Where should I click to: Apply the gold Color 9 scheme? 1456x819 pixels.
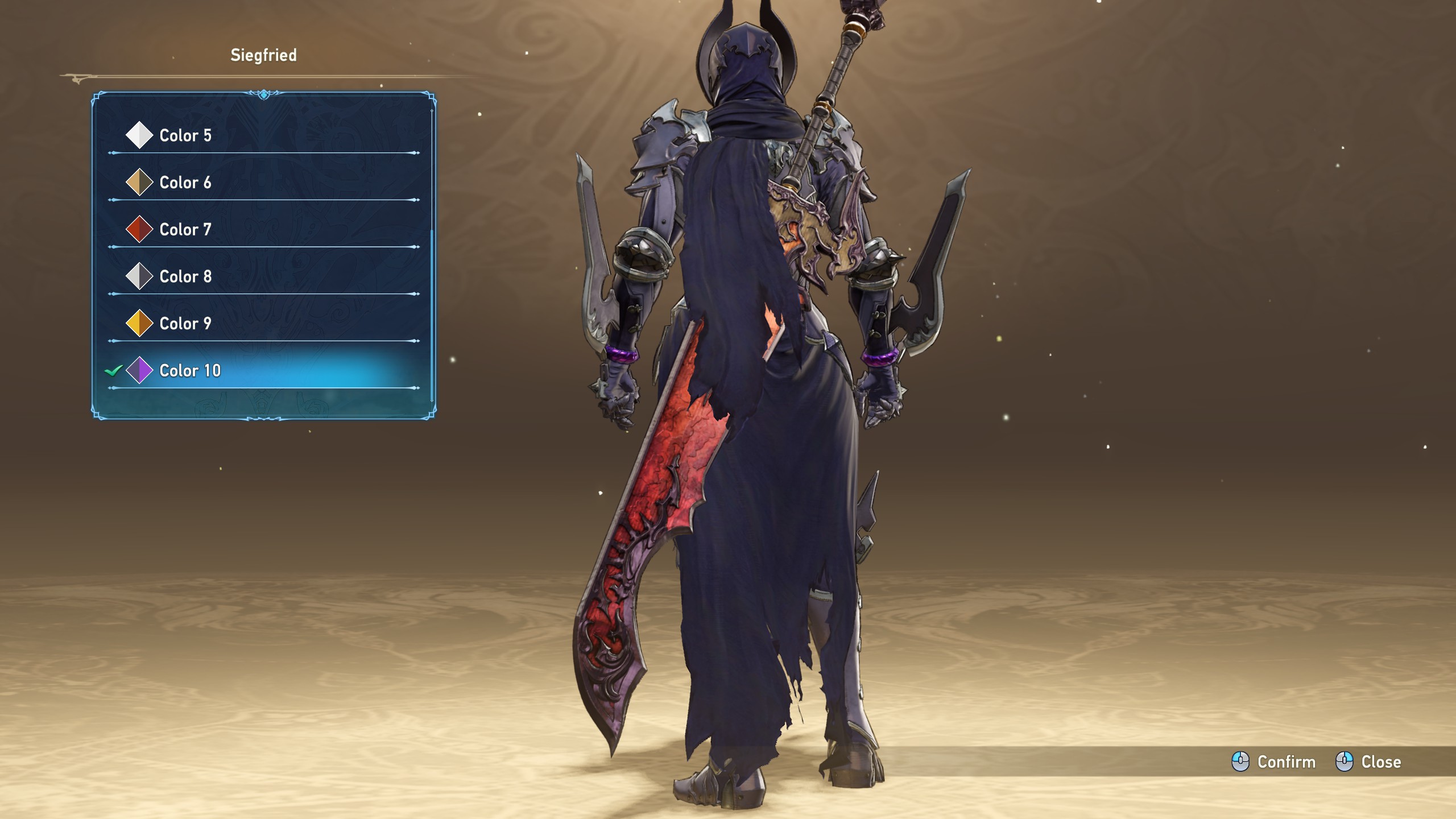pos(185,324)
